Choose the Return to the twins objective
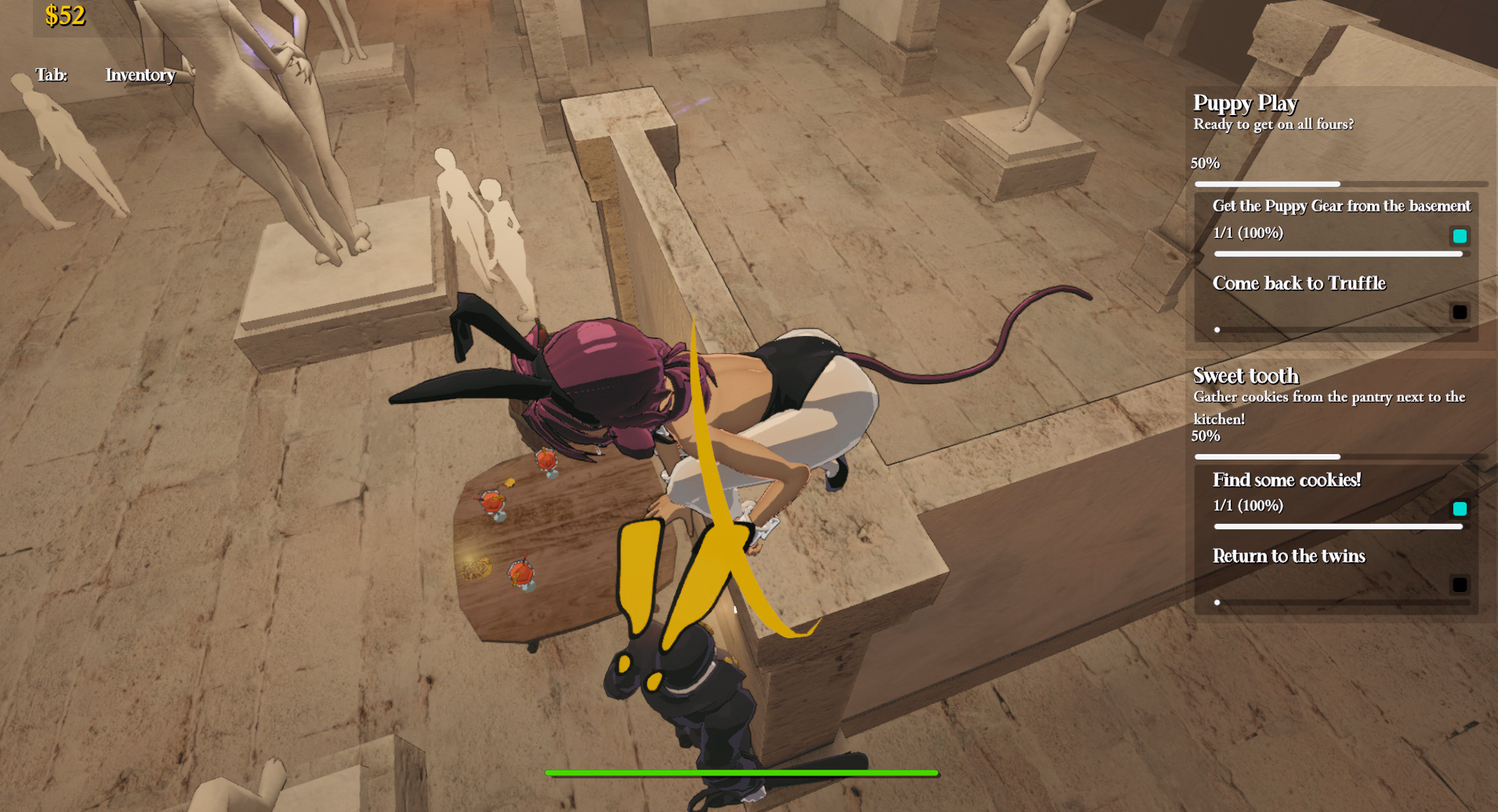Screen dimensions: 1498x812 pos(1289,556)
